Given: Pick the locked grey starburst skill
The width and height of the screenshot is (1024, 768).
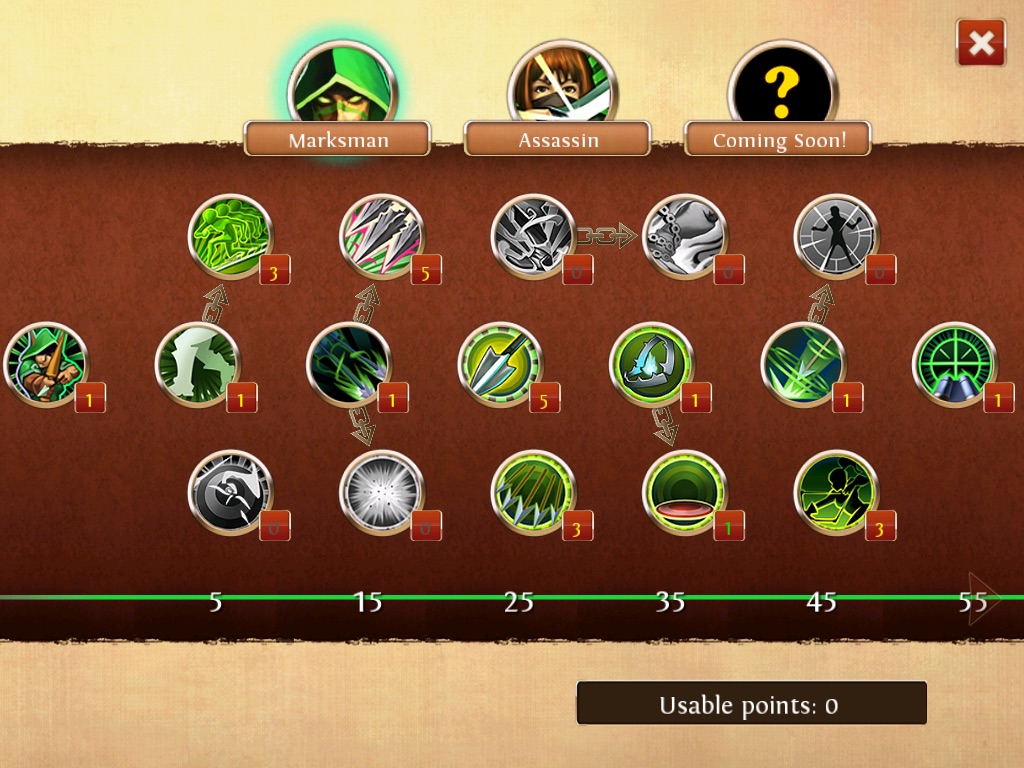Looking at the screenshot, I should click(382, 492).
